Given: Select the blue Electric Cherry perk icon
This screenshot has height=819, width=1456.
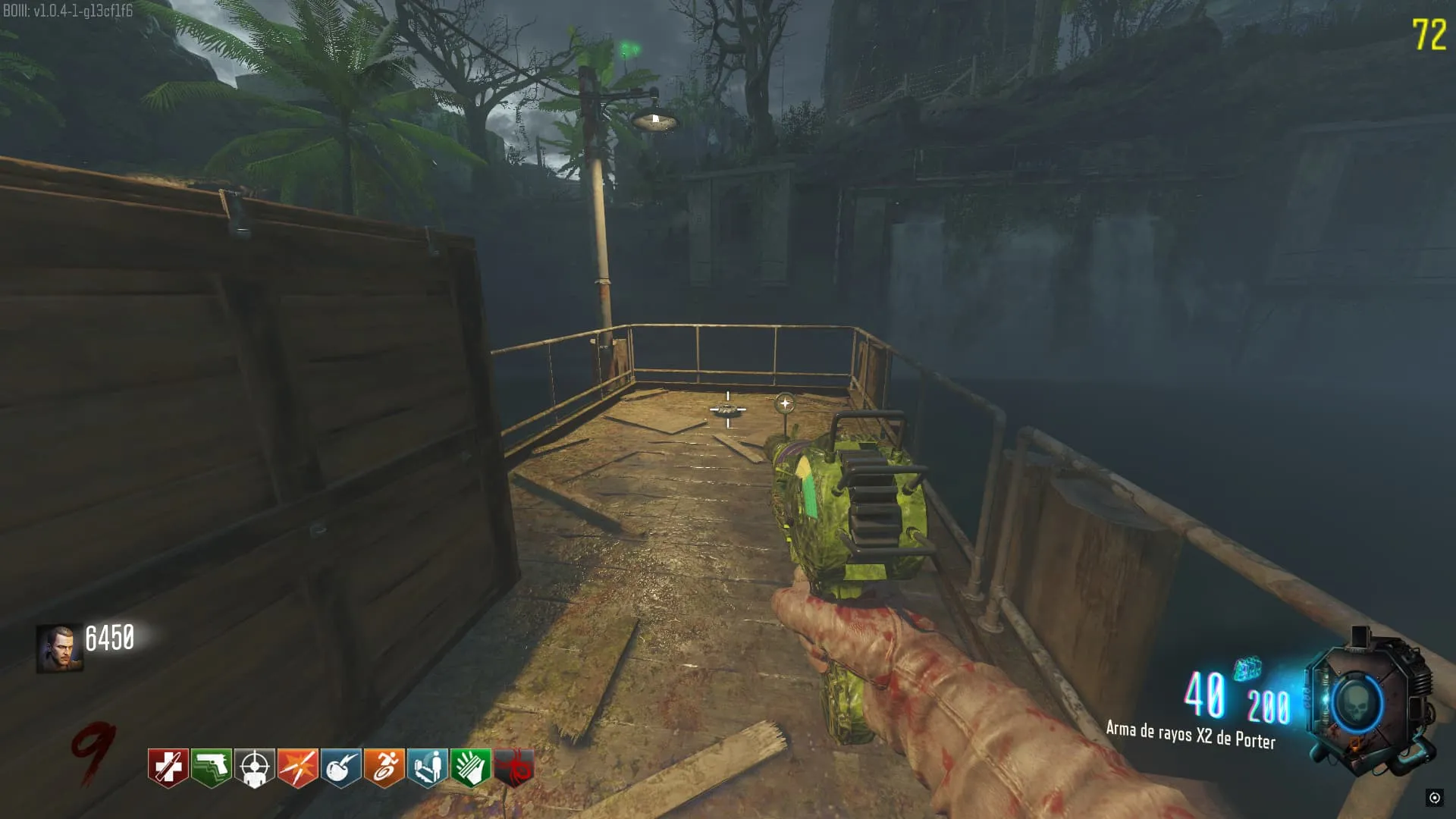Looking at the screenshot, I should point(341,767).
